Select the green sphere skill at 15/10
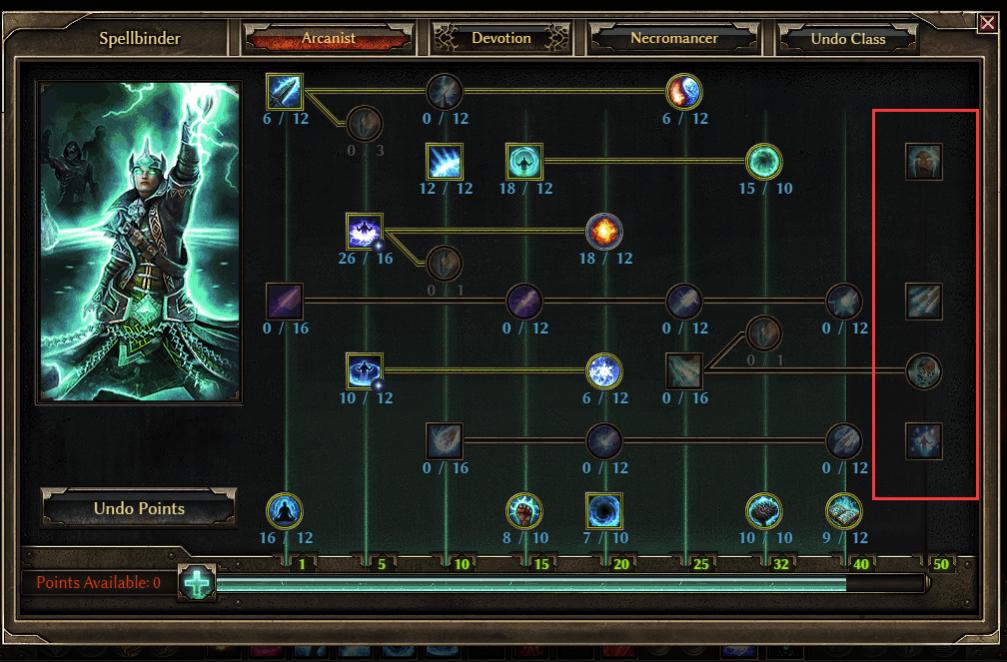This screenshot has width=1007, height=662. coord(764,161)
